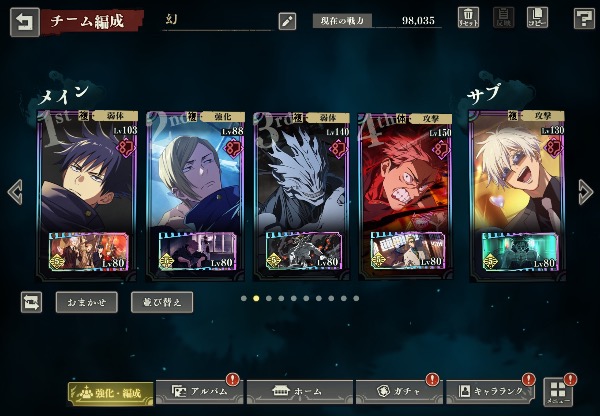Show the next team with right arrow
This screenshot has width=600, height=416.
pos(586,191)
